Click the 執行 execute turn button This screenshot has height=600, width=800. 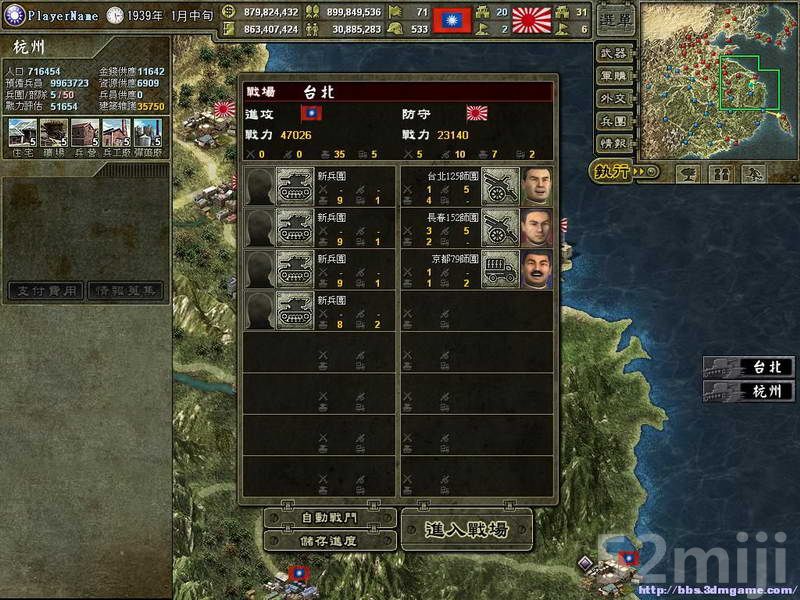coord(617,171)
